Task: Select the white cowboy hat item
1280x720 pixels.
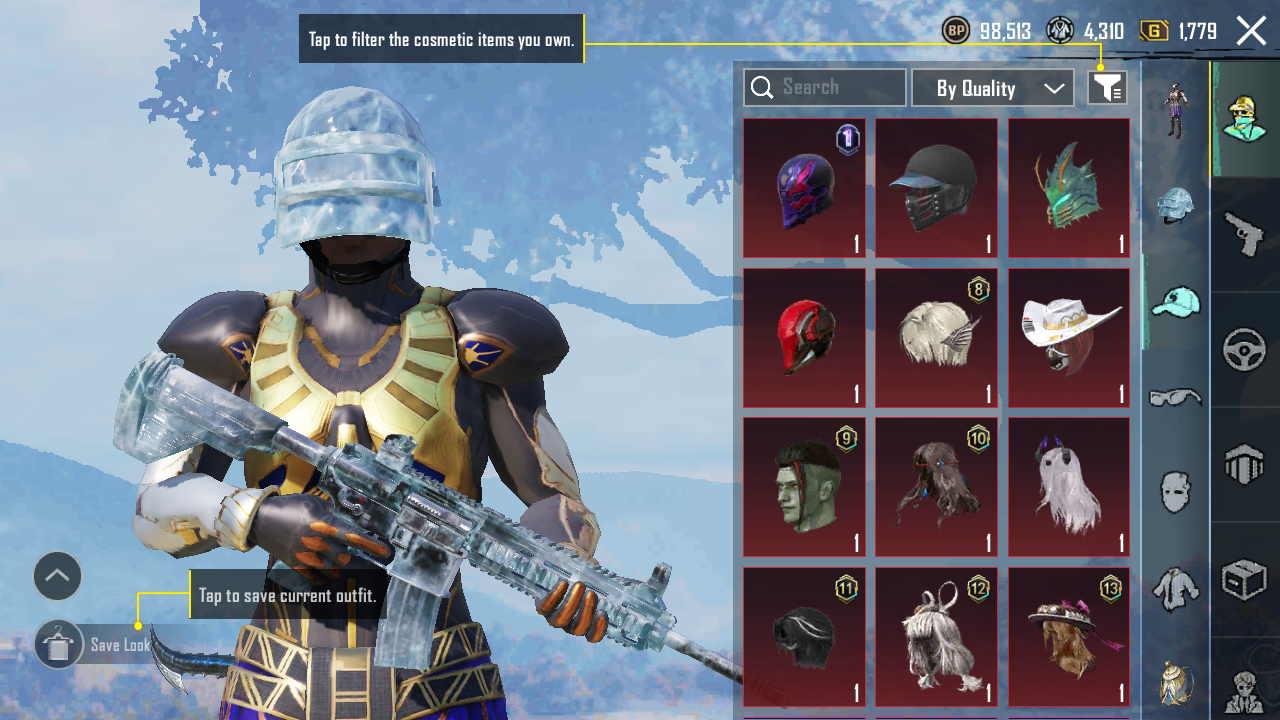Action: coord(1068,338)
